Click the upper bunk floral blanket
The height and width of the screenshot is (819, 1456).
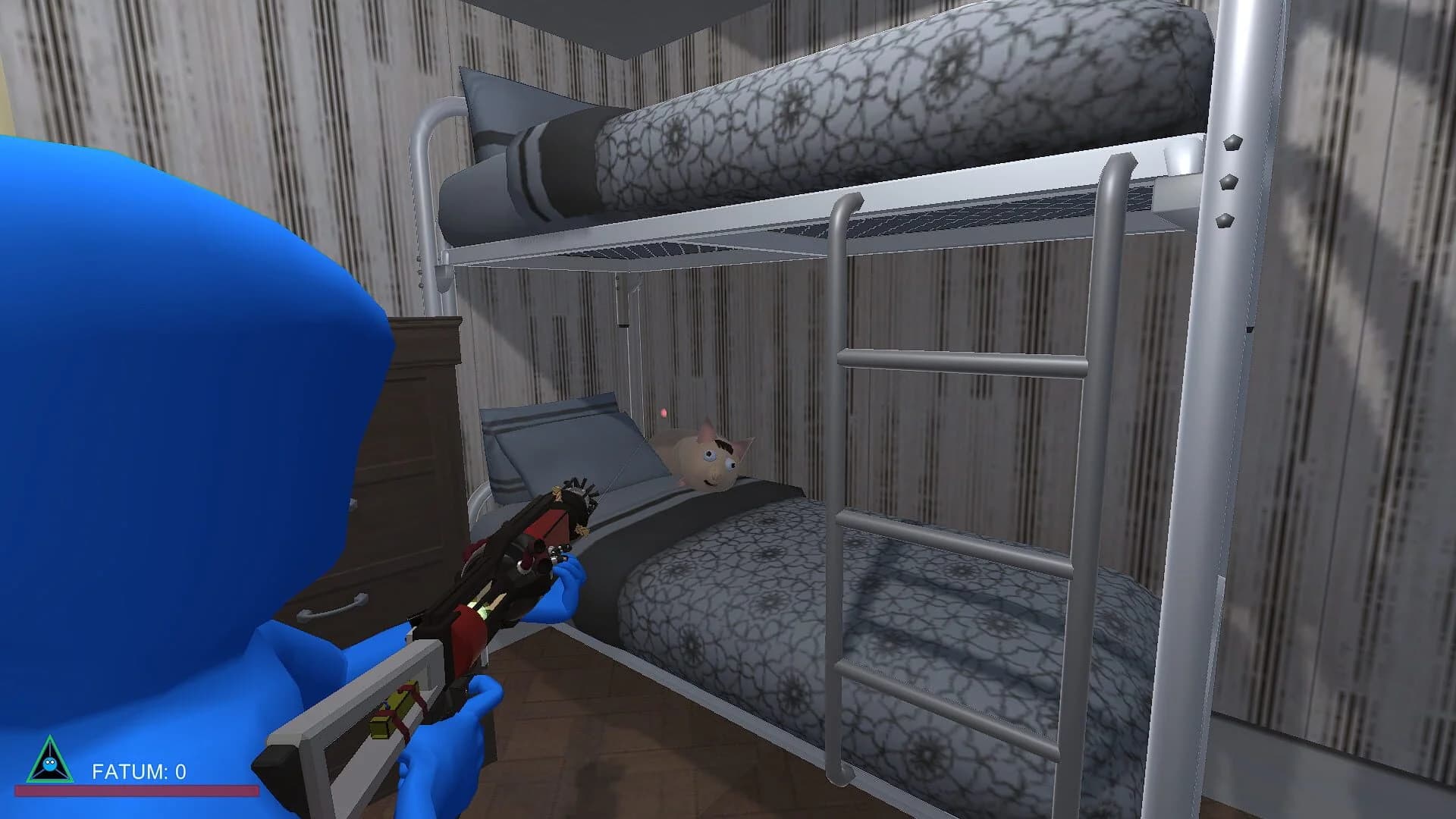[872, 99]
